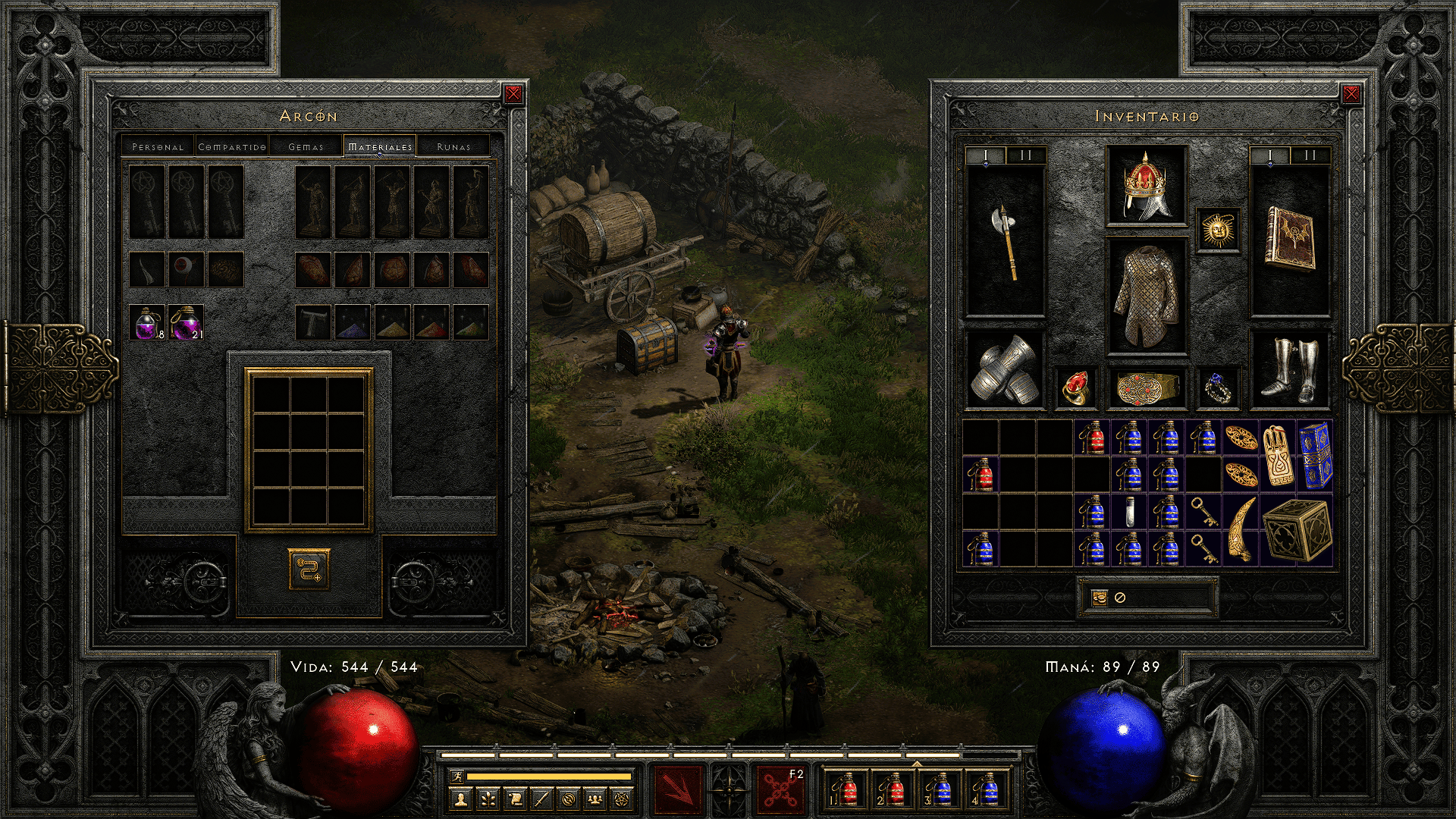The width and height of the screenshot is (1456, 819).
Task: Choose the sun amulet slot
Action: pos(1218,230)
